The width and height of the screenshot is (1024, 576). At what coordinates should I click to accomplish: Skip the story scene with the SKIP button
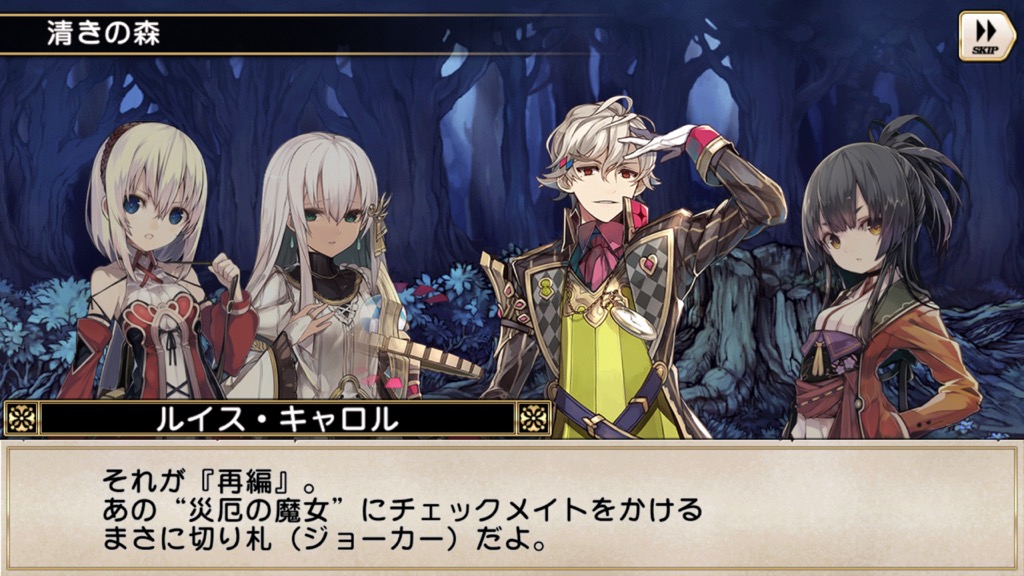tap(986, 36)
